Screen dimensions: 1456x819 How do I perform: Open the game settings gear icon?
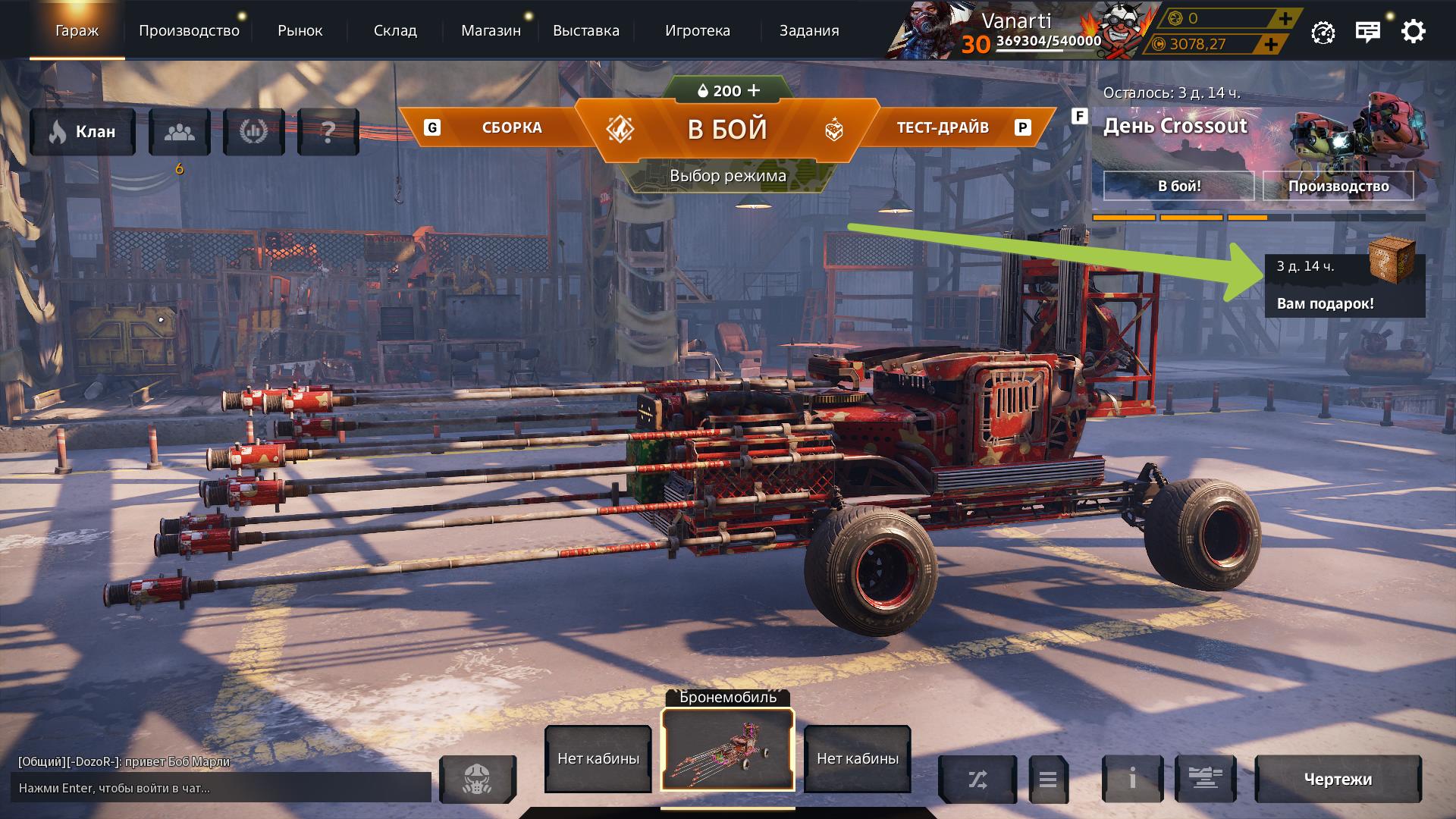[1412, 31]
